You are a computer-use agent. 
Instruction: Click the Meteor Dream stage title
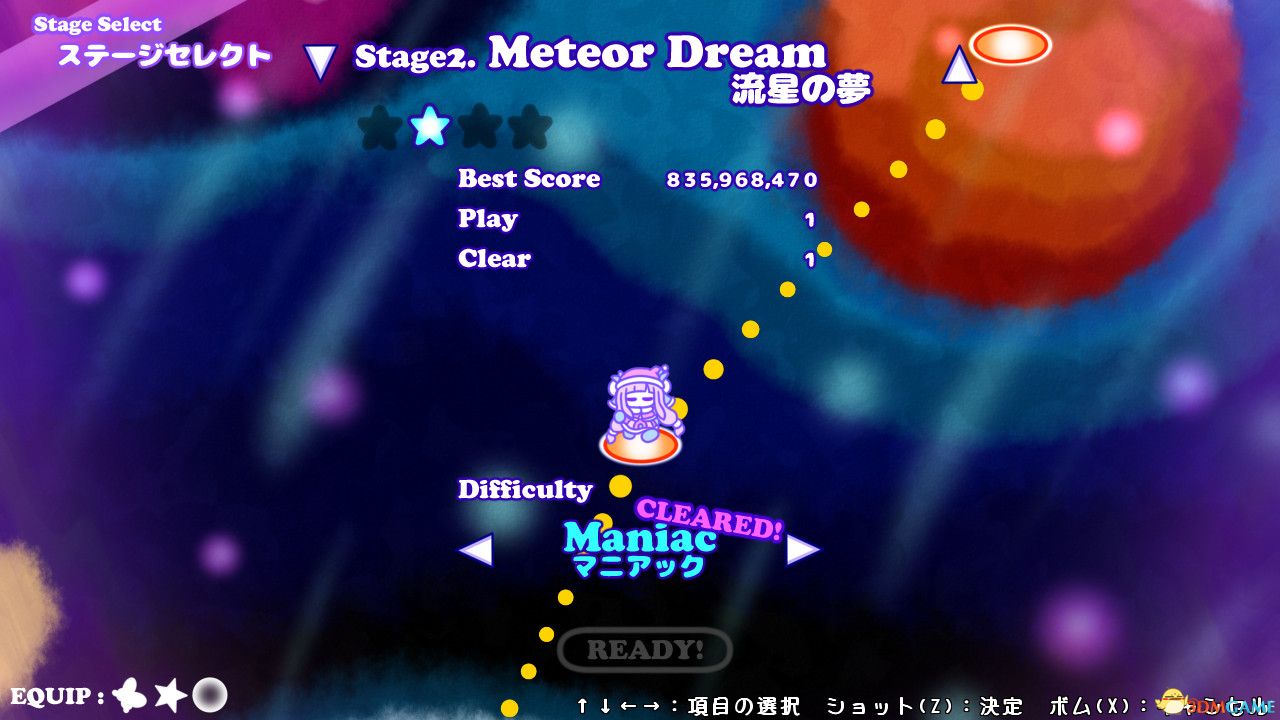(655, 53)
